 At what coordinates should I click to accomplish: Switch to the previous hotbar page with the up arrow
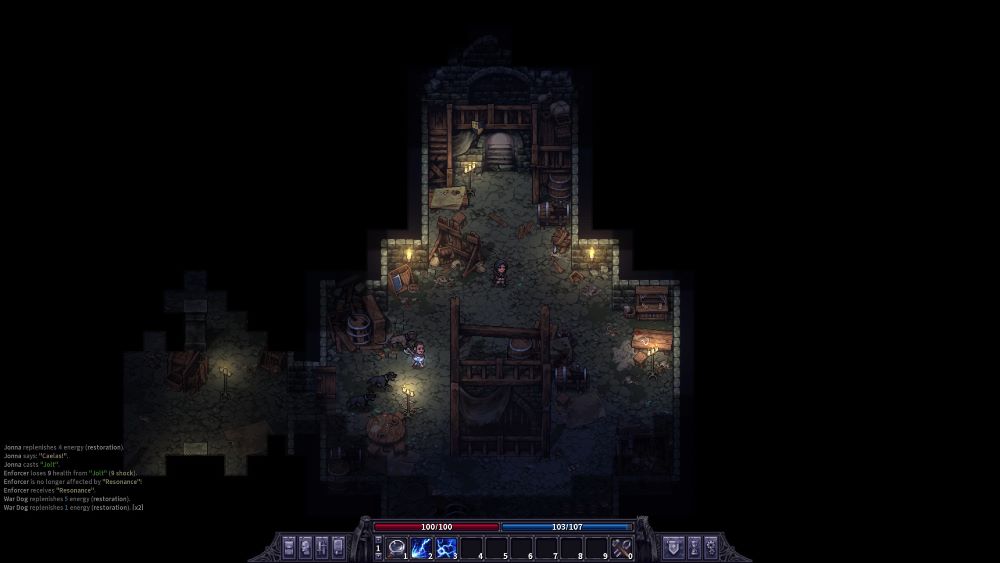(378, 541)
